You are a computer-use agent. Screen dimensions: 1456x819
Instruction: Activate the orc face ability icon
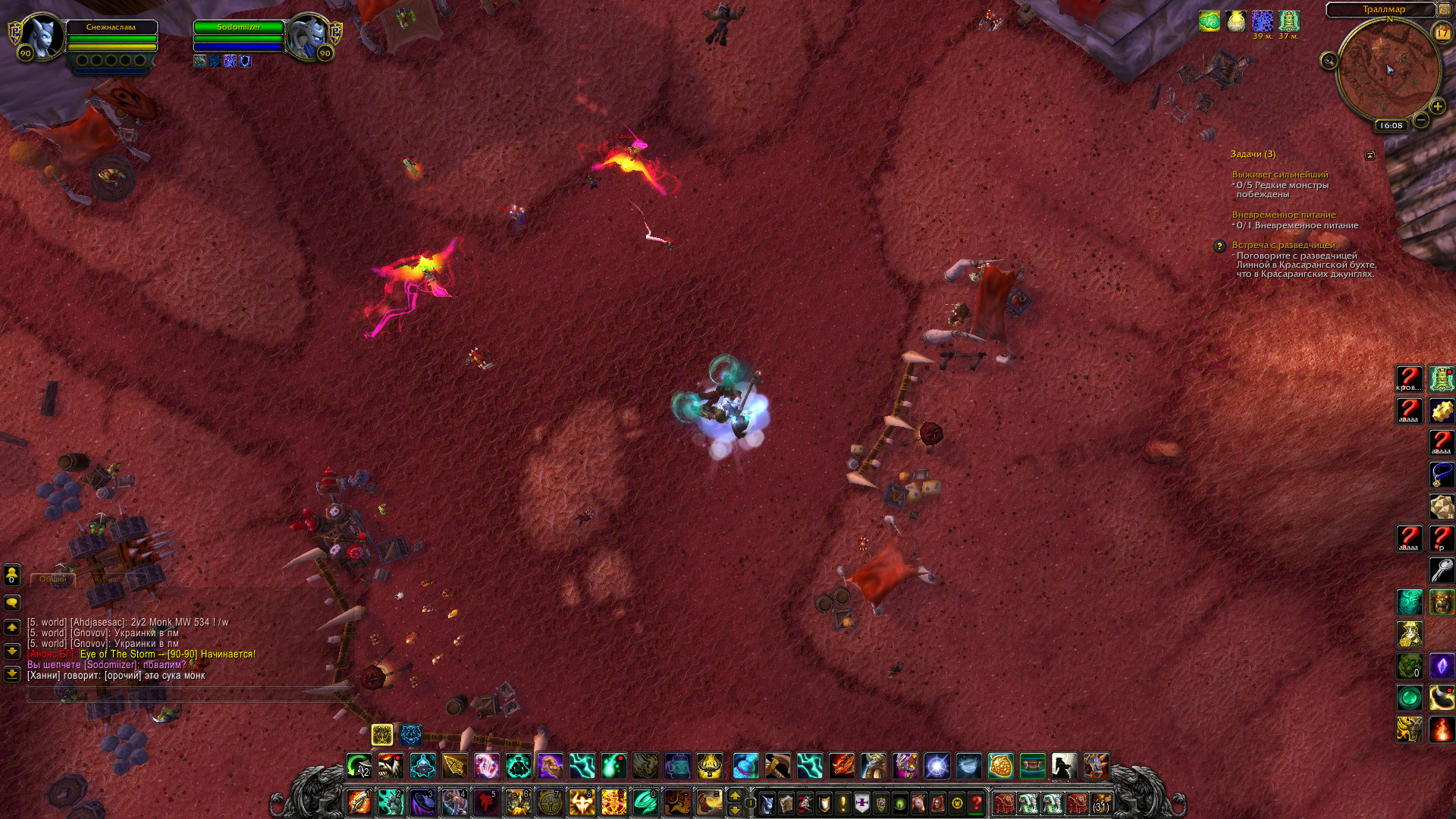1442,602
